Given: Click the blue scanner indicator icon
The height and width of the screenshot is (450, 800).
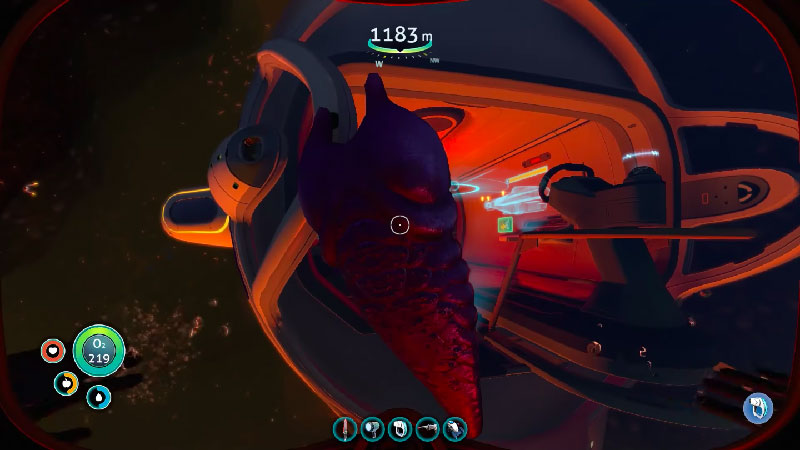Looking at the screenshot, I should point(757,407).
